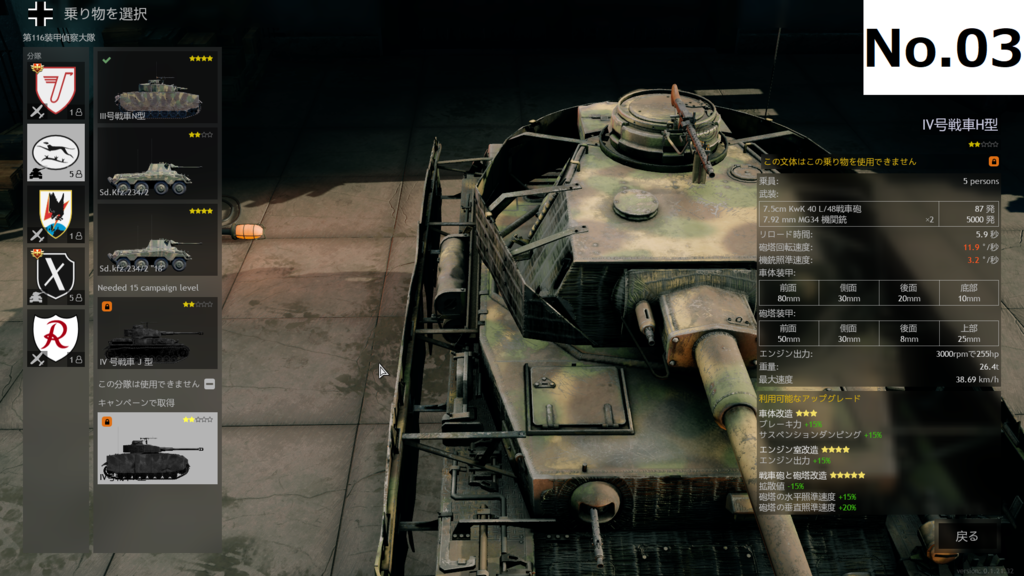This screenshot has height=576, width=1024.
Task: Collapse the この分隊は使用できません section
Action: click(209, 384)
